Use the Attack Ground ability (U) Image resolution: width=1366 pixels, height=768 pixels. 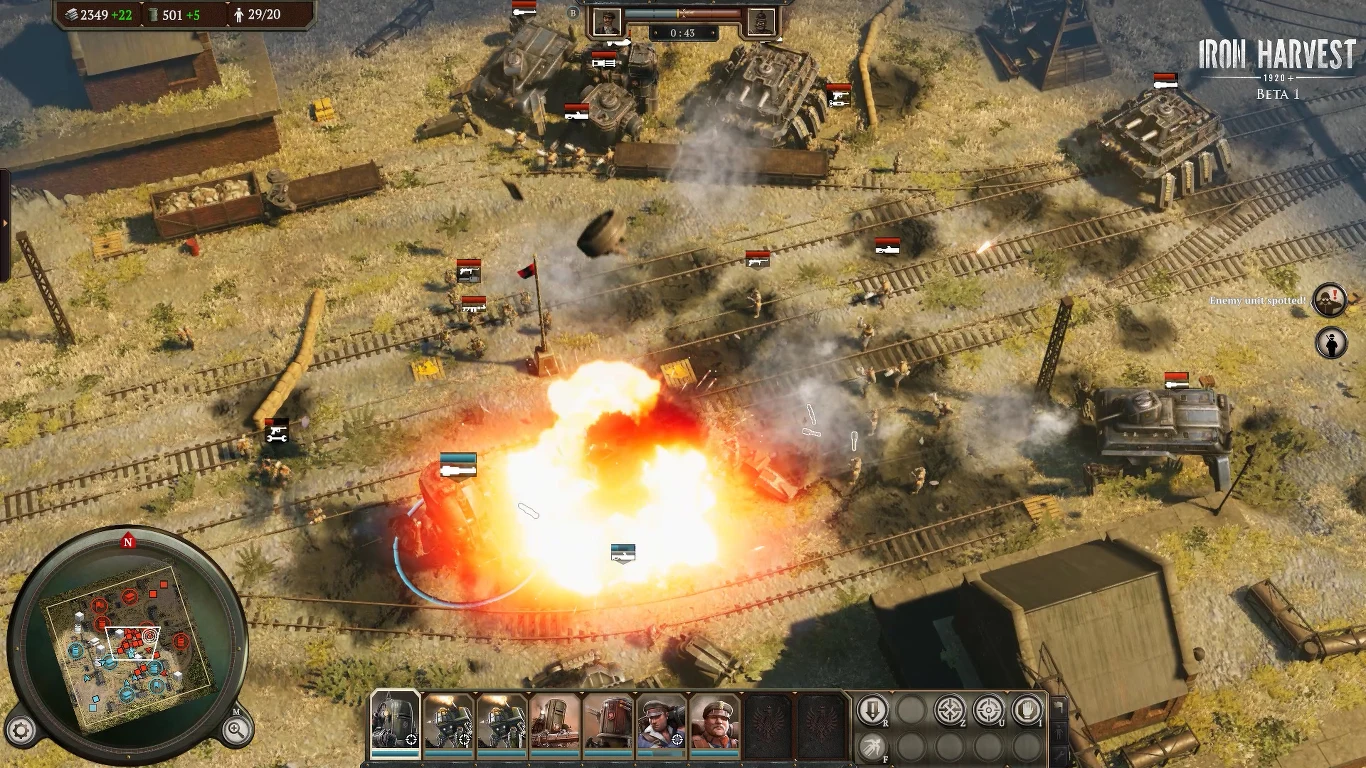pyautogui.click(x=988, y=710)
